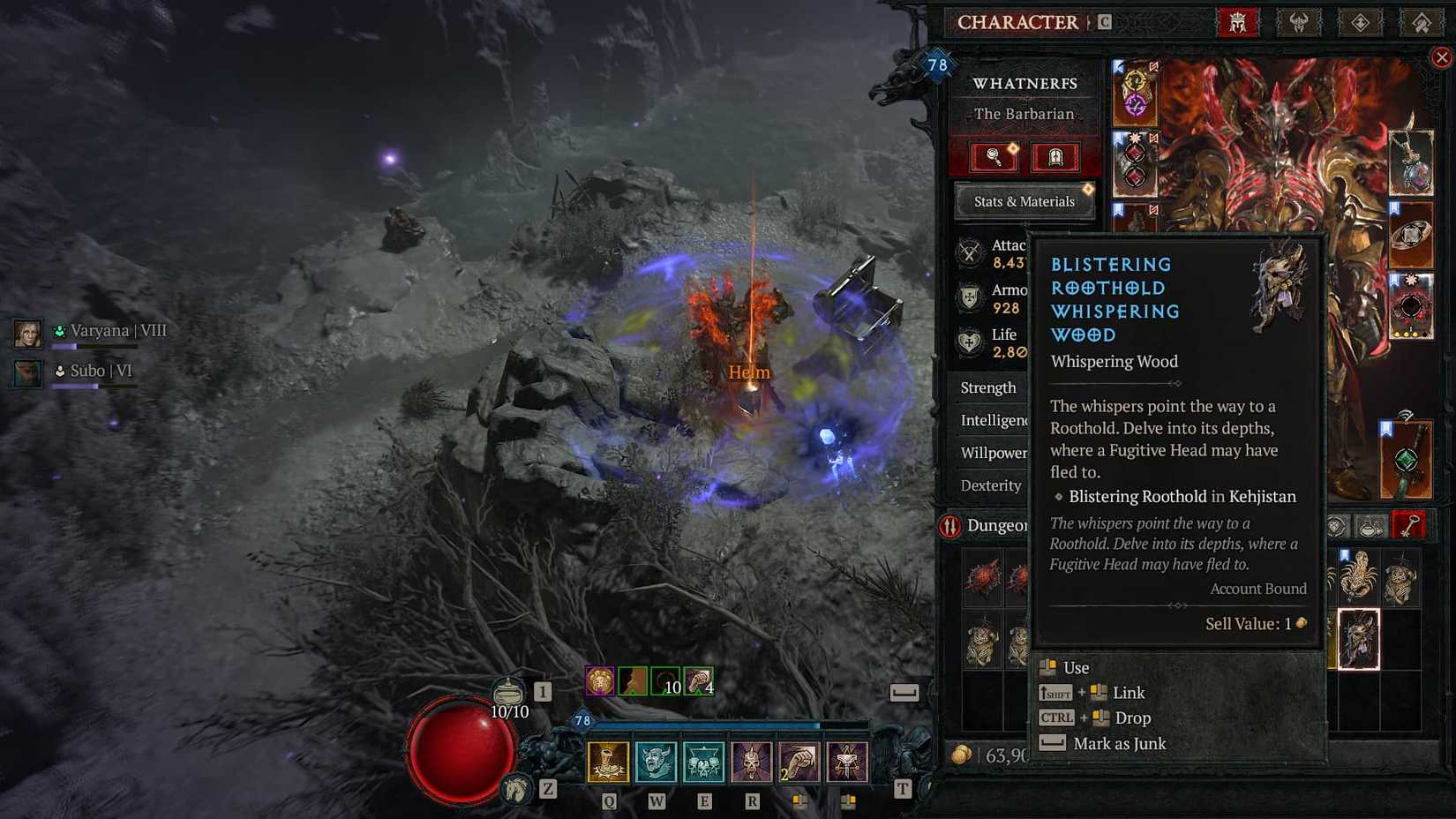
Task: Expand the Stats & Materials panel
Action: (1024, 201)
